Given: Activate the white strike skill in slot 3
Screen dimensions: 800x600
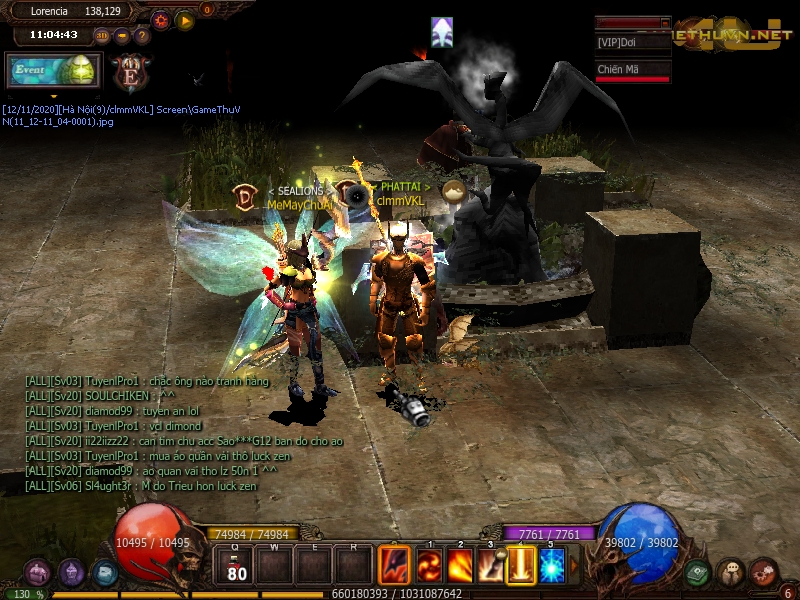Looking at the screenshot, I should (490, 567).
